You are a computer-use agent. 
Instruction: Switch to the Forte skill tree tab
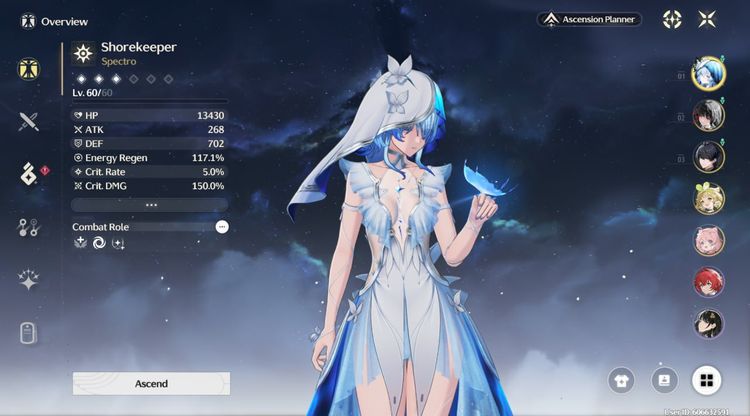pyautogui.click(x=28, y=227)
